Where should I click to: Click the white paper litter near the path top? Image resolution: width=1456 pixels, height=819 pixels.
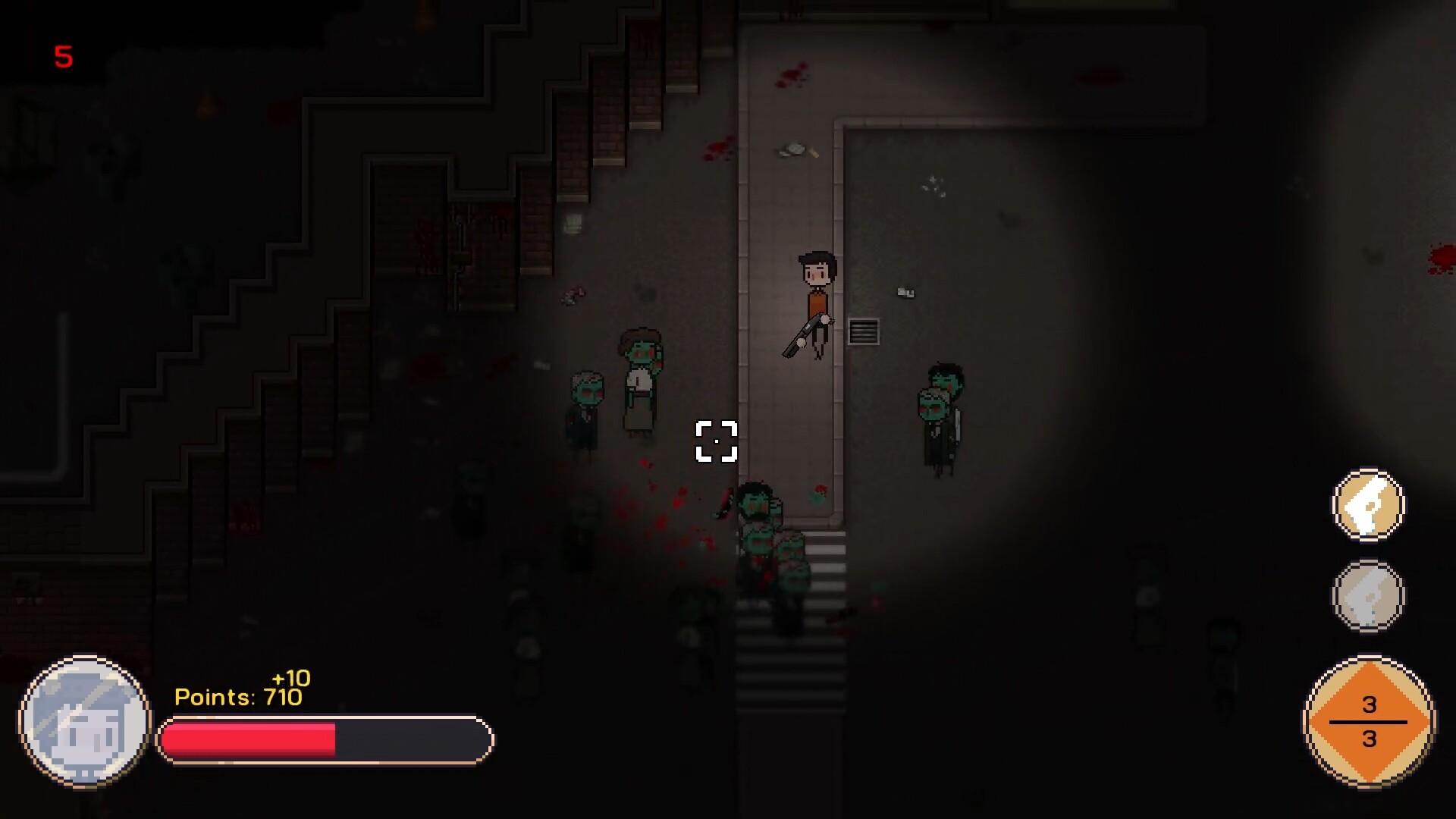point(792,150)
